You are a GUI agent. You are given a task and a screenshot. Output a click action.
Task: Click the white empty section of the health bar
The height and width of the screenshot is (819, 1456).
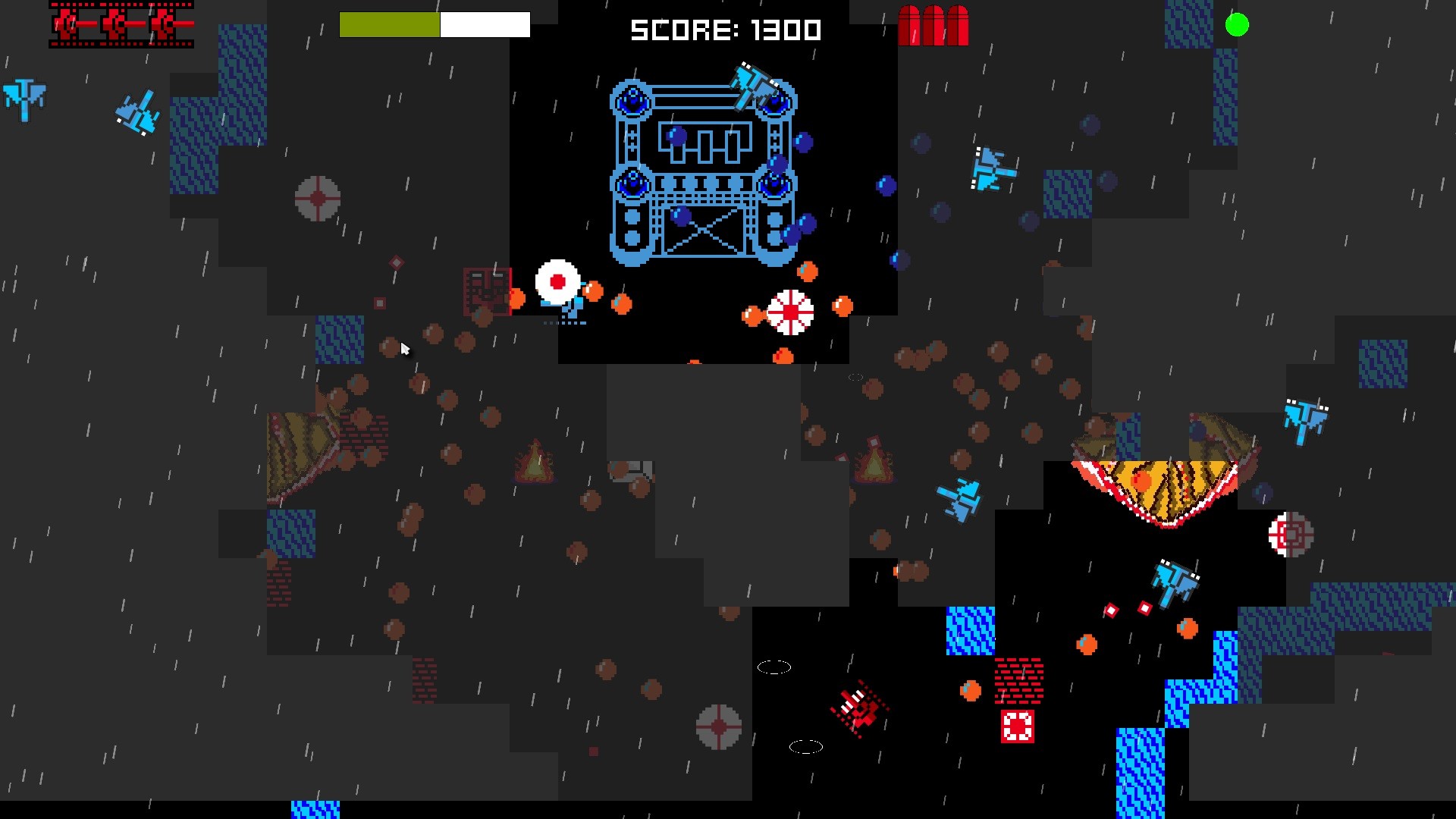(485, 24)
